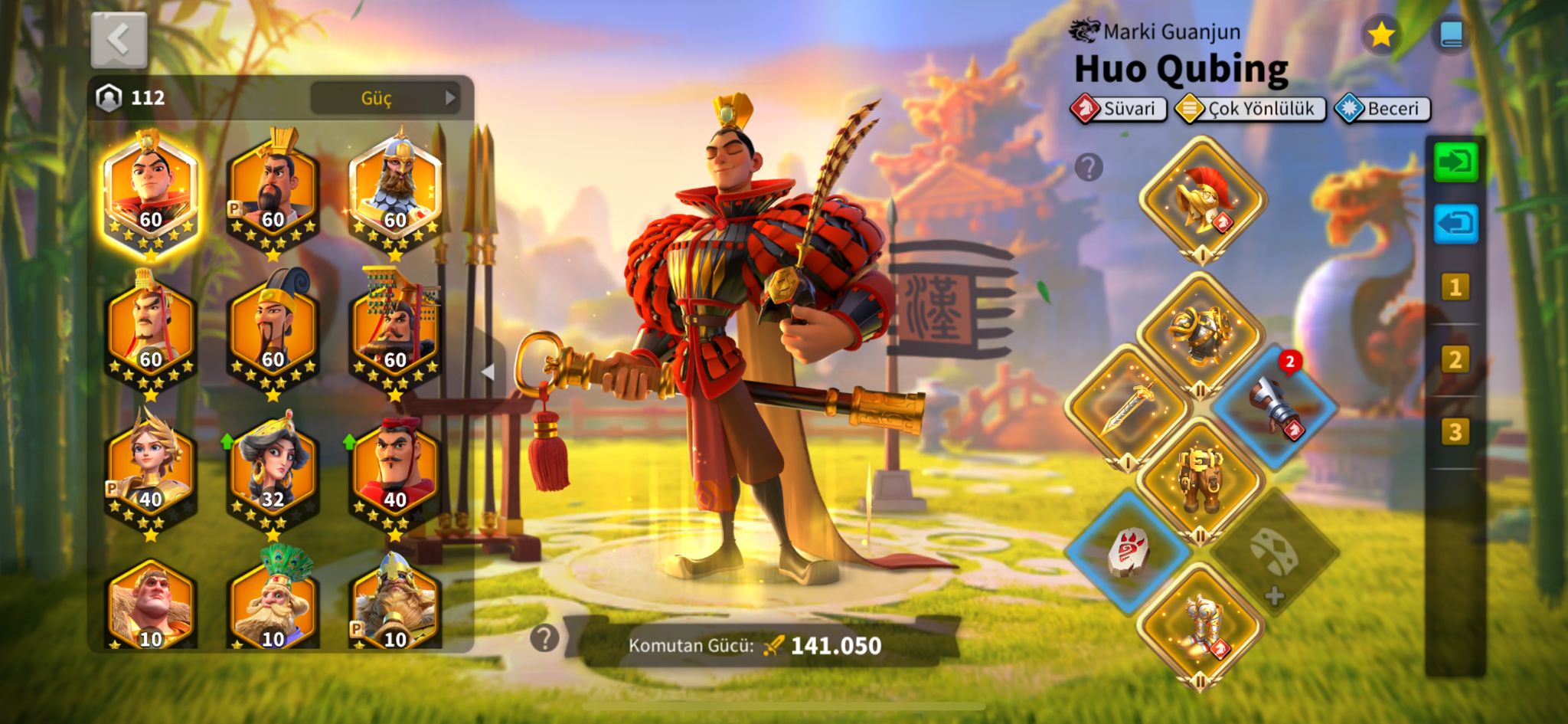
Task: Open the Güç sort dropdown
Action: (x=384, y=98)
